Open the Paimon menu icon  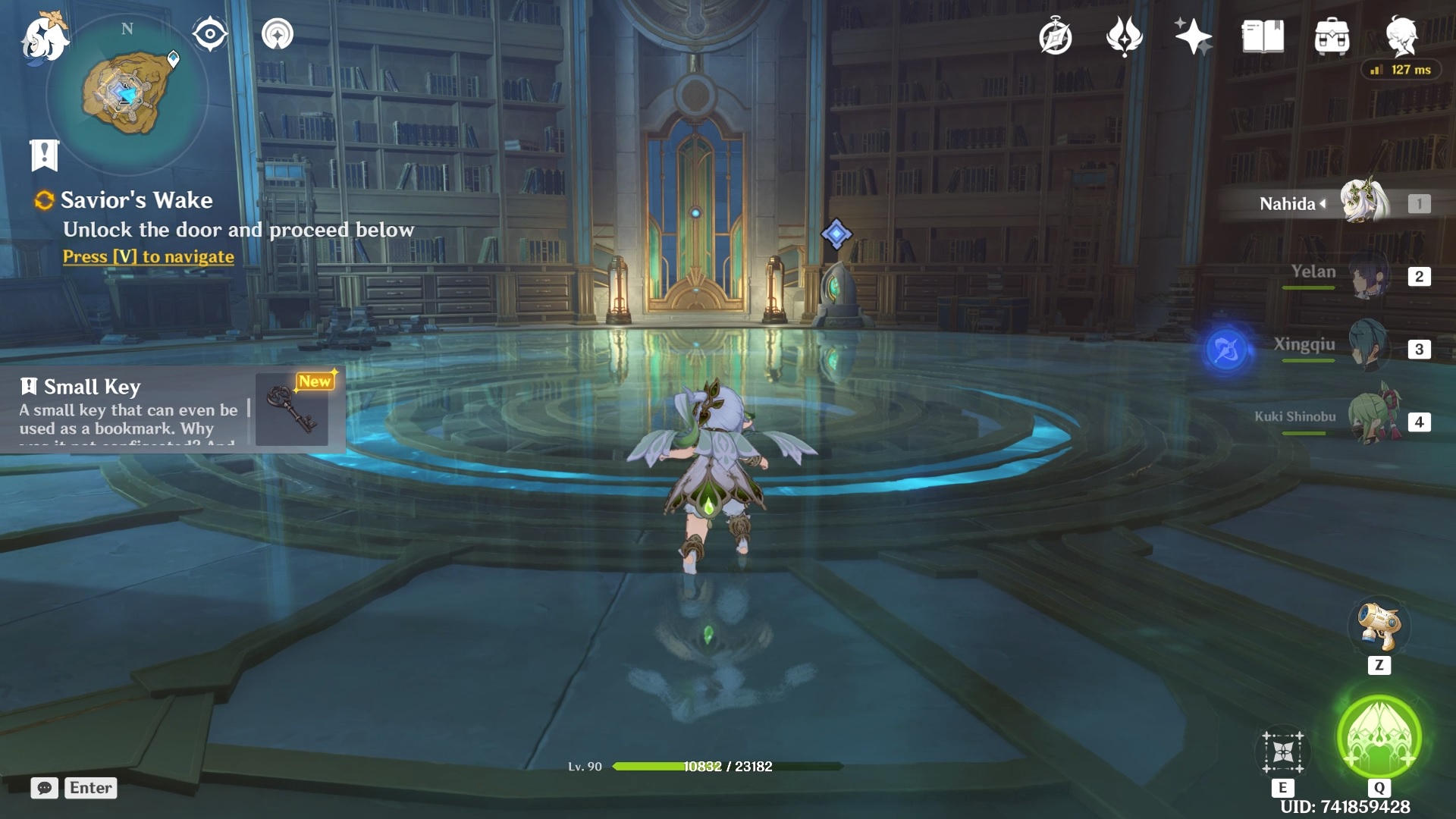pos(44,36)
